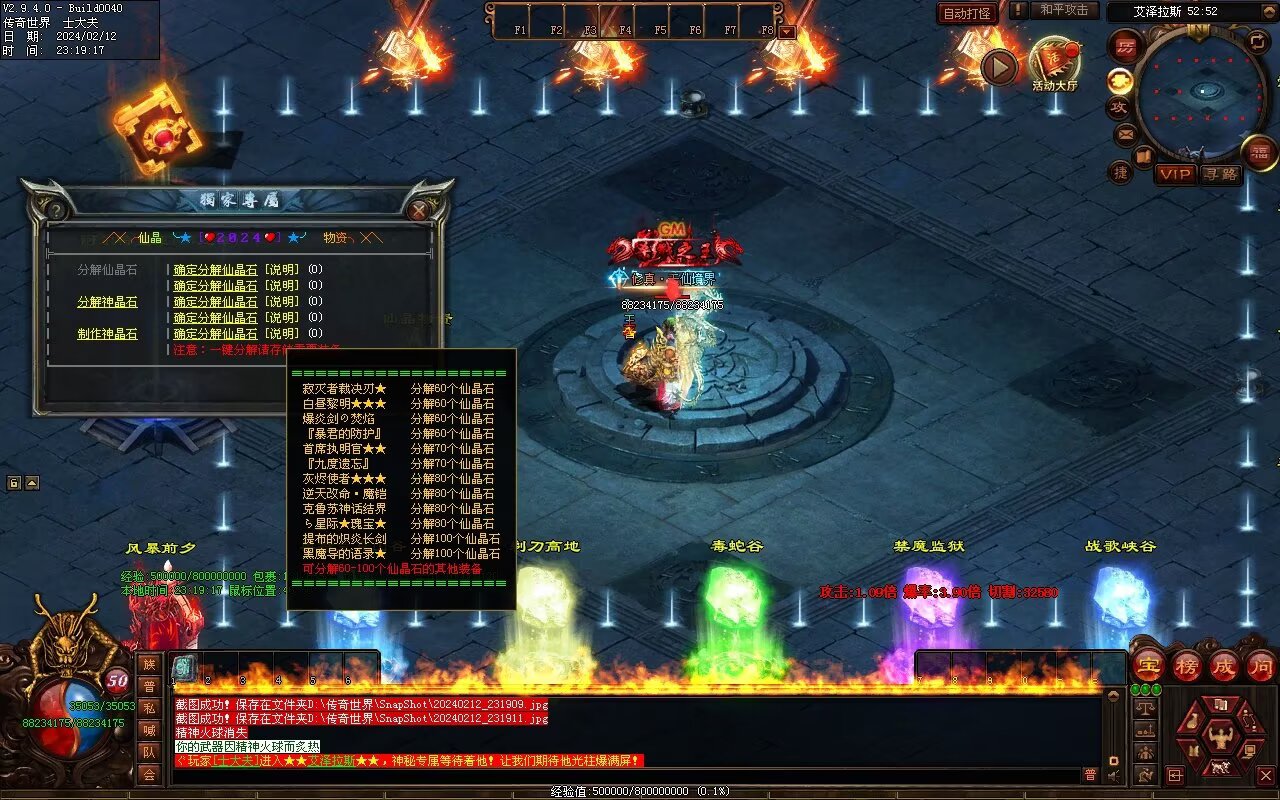Open the 寻路 pathfinding button
This screenshot has height=800, width=1280.
pos(1219,174)
